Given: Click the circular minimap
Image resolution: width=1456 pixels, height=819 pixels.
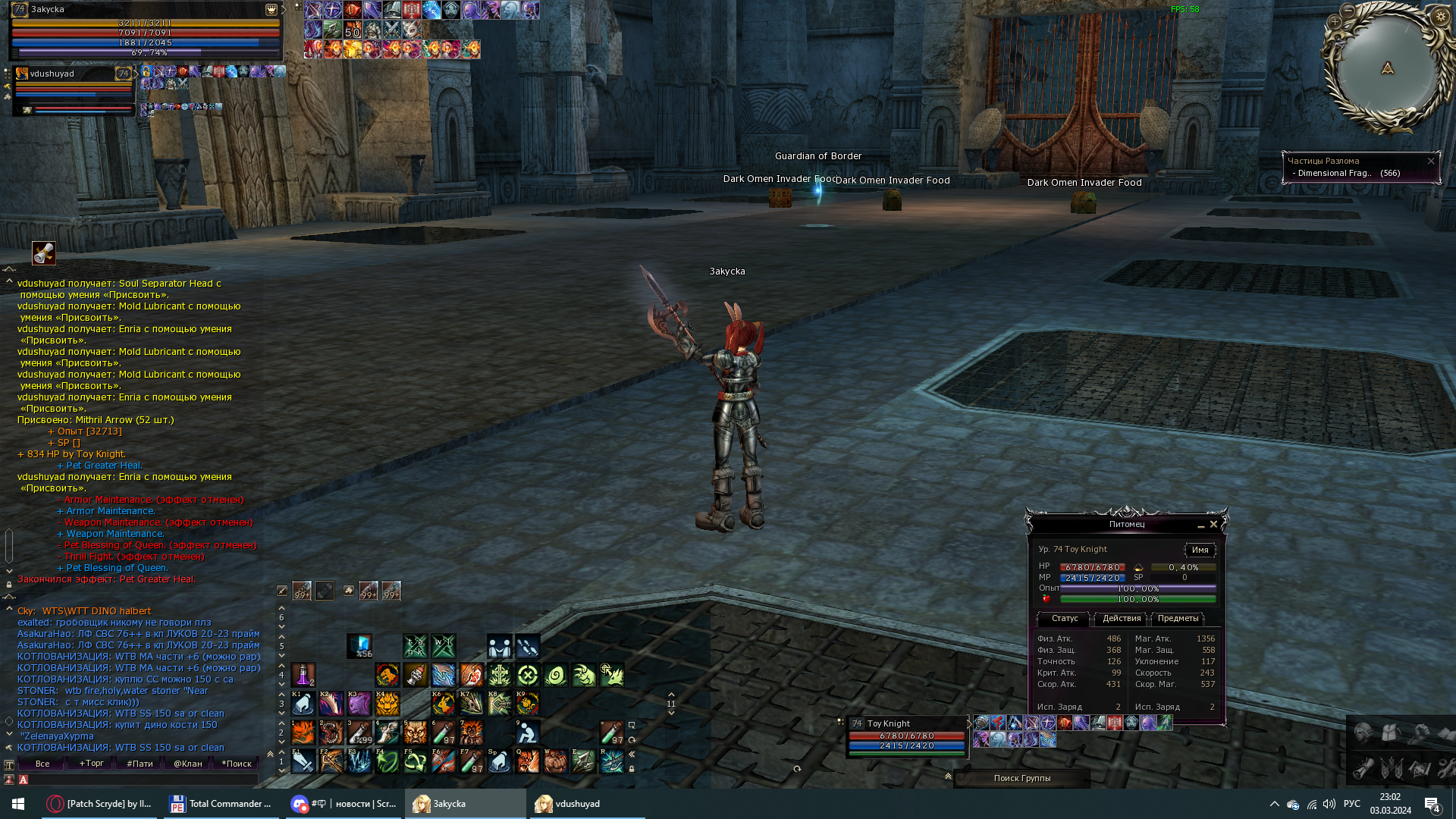Looking at the screenshot, I should (x=1387, y=69).
